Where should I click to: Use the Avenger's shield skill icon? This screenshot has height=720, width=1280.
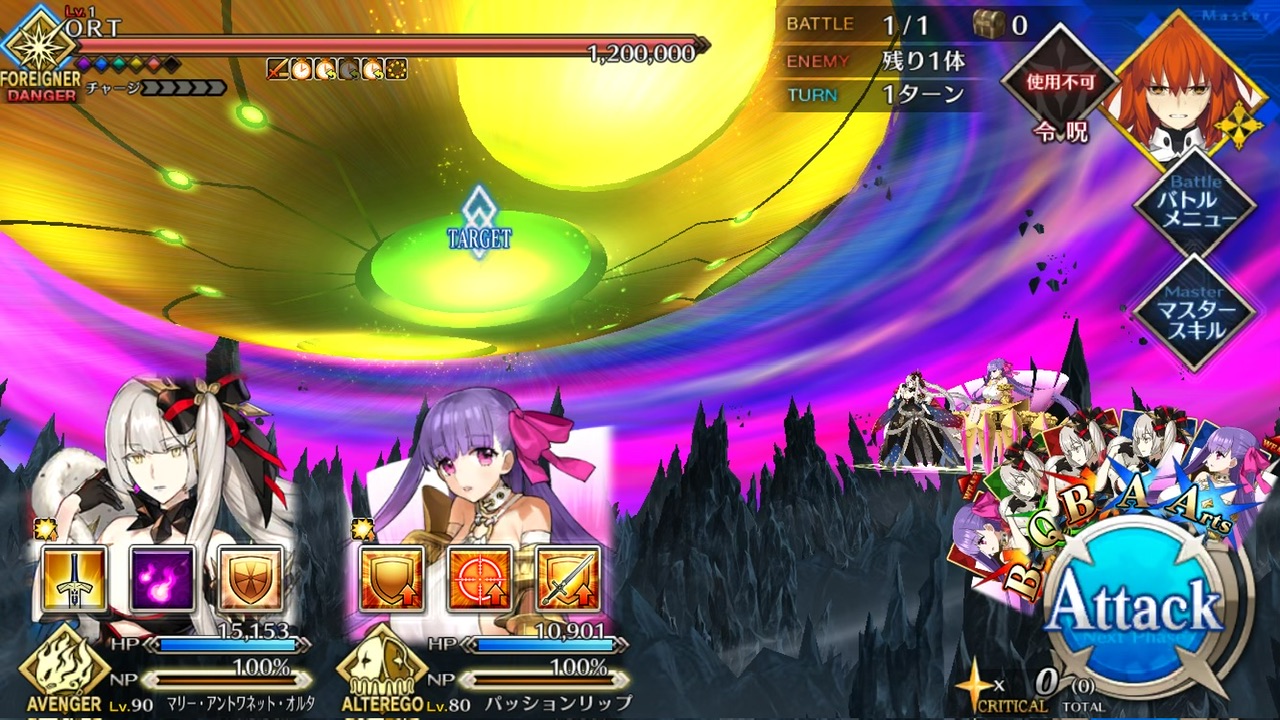(x=250, y=579)
